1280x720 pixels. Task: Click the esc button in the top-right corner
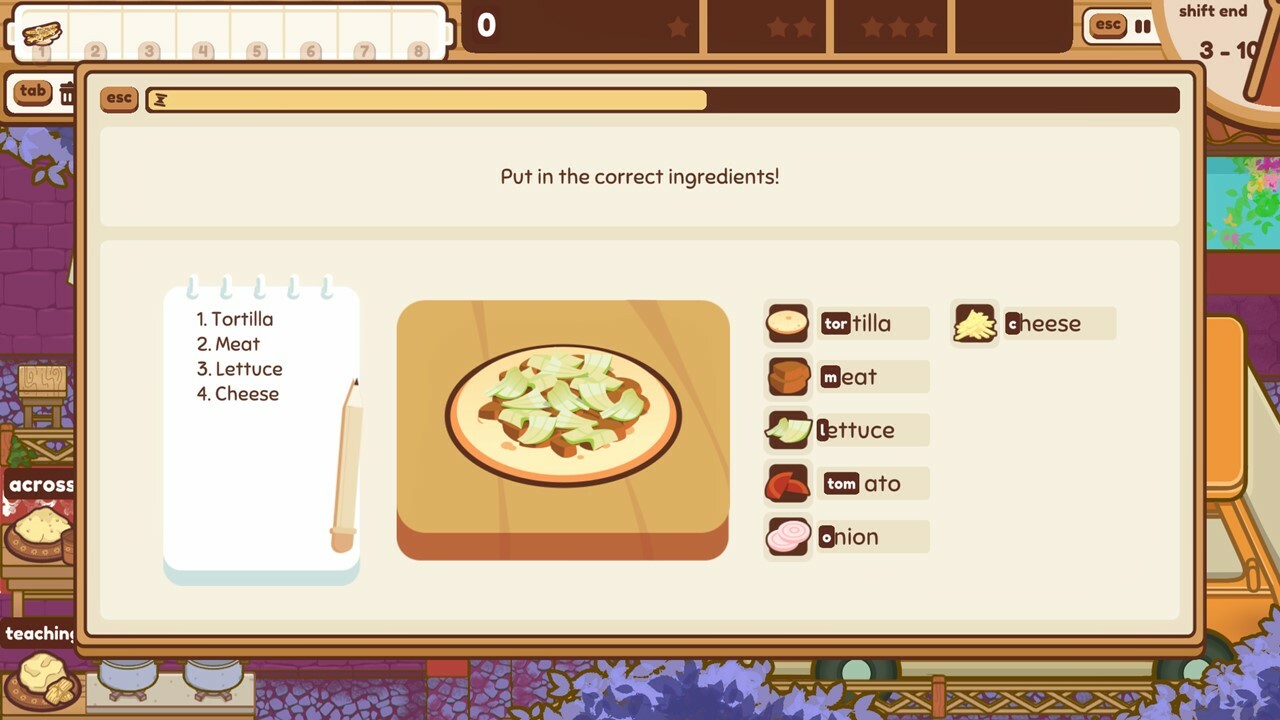click(x=1106, y=26)
